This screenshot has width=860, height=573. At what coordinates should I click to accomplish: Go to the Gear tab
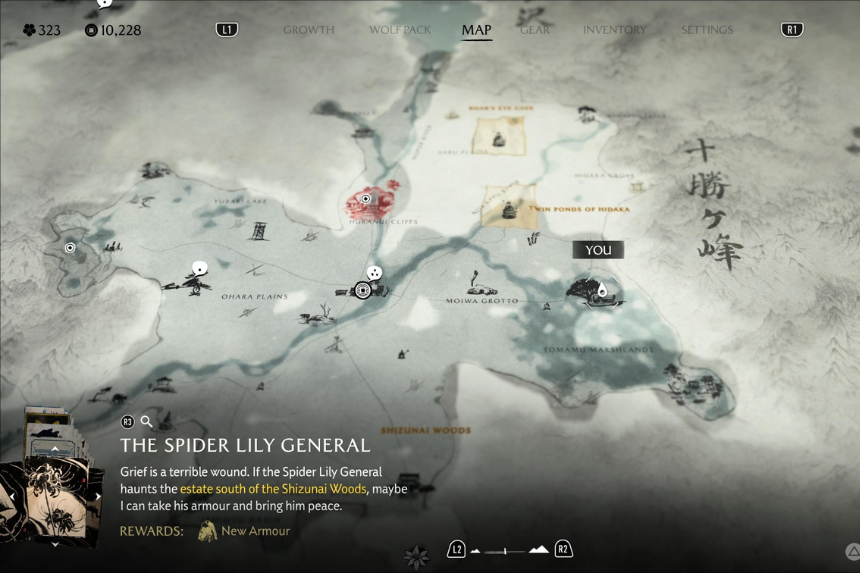click(535, 30)
